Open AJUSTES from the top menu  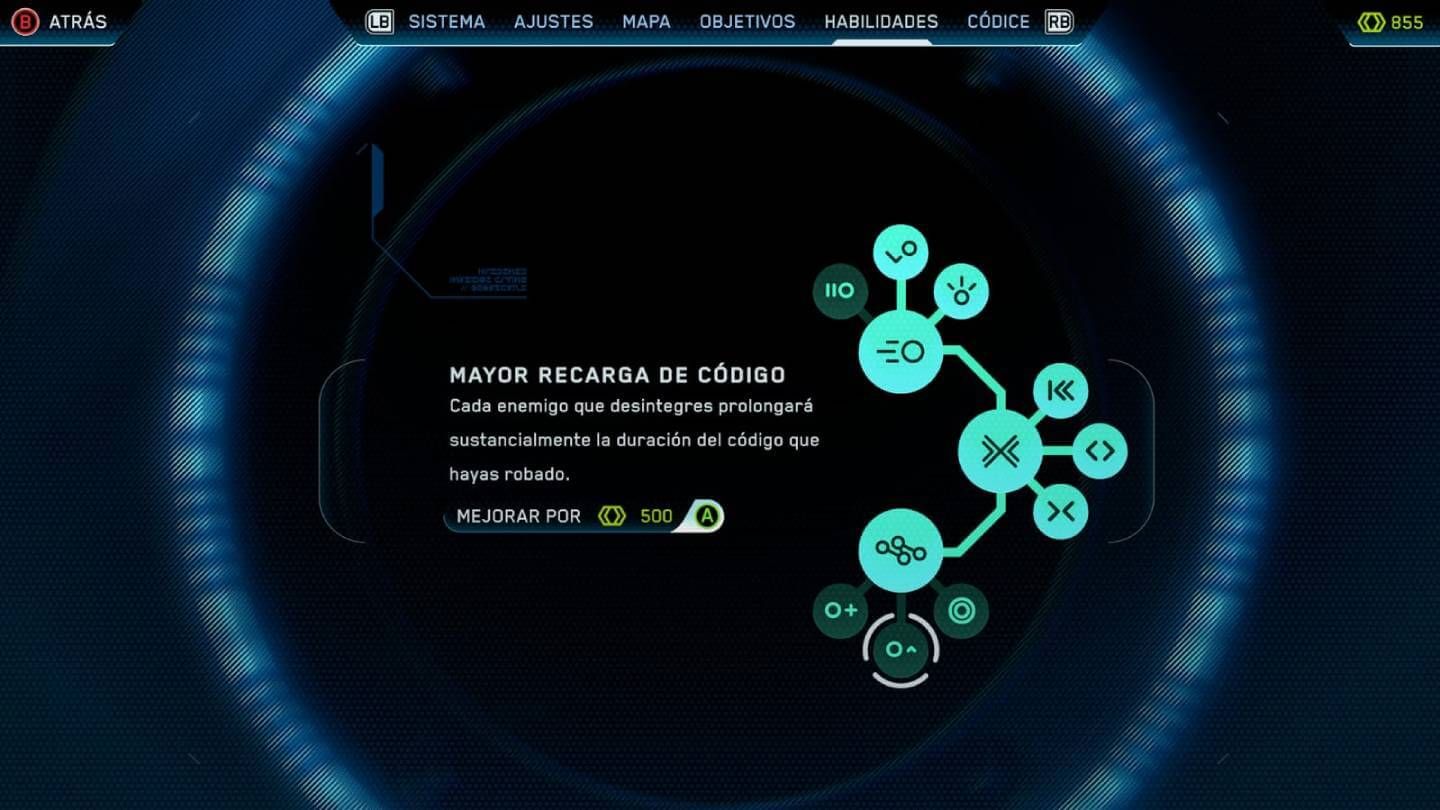click(553, 21)
